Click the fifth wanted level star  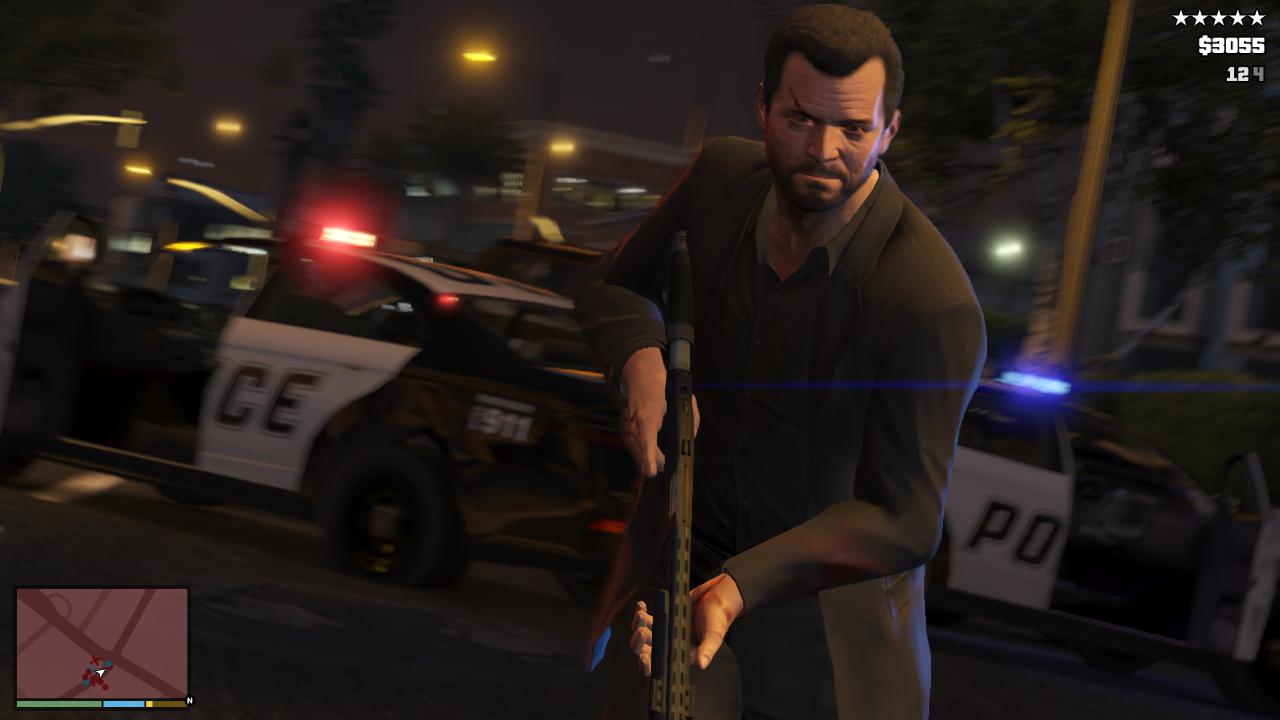pos(1257,17)
